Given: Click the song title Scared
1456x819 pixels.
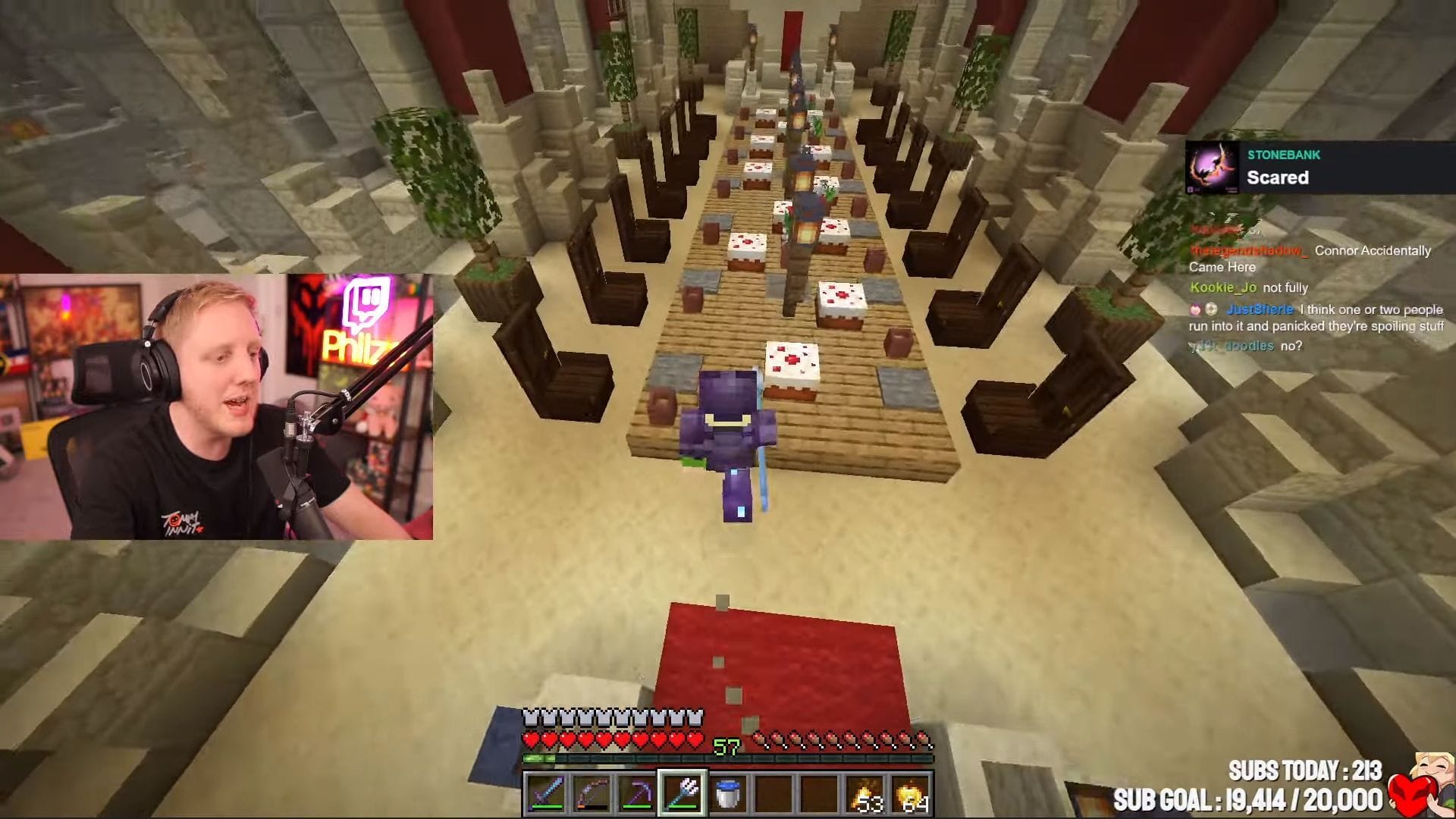Looking at the screenshot, I should [x=1278, y=177].
